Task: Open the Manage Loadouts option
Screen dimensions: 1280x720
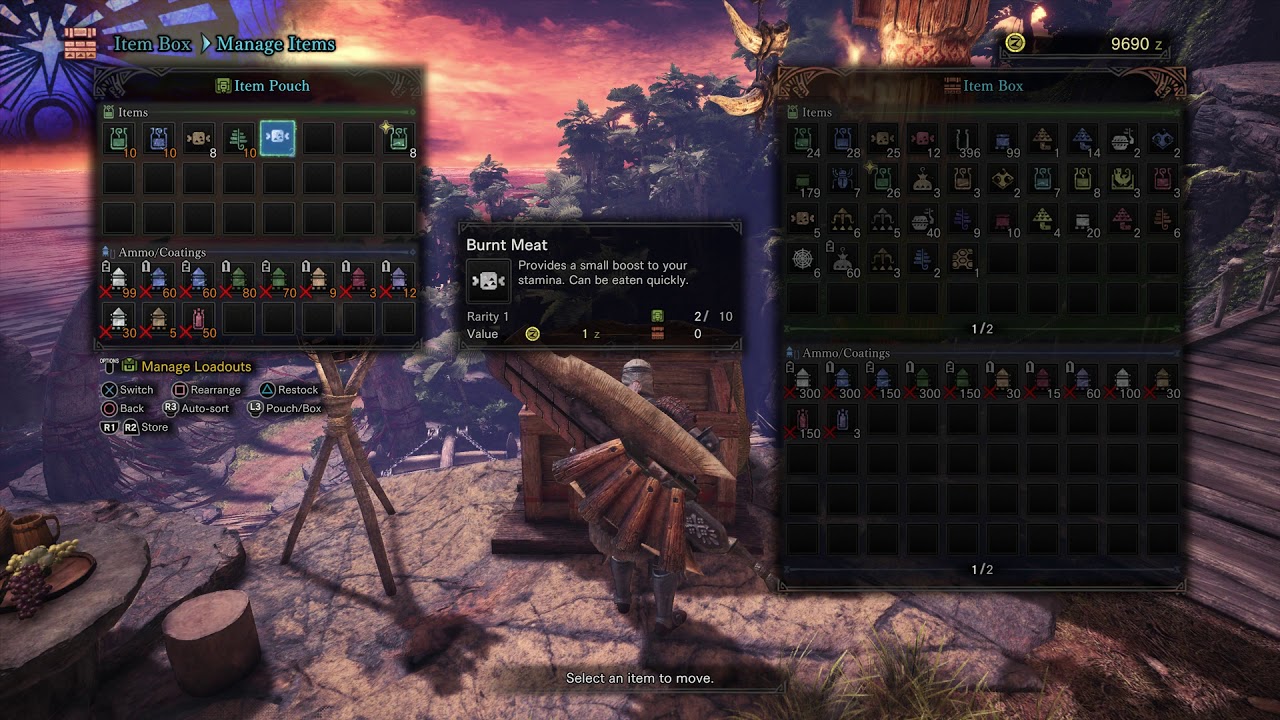Action: point(195,367)
